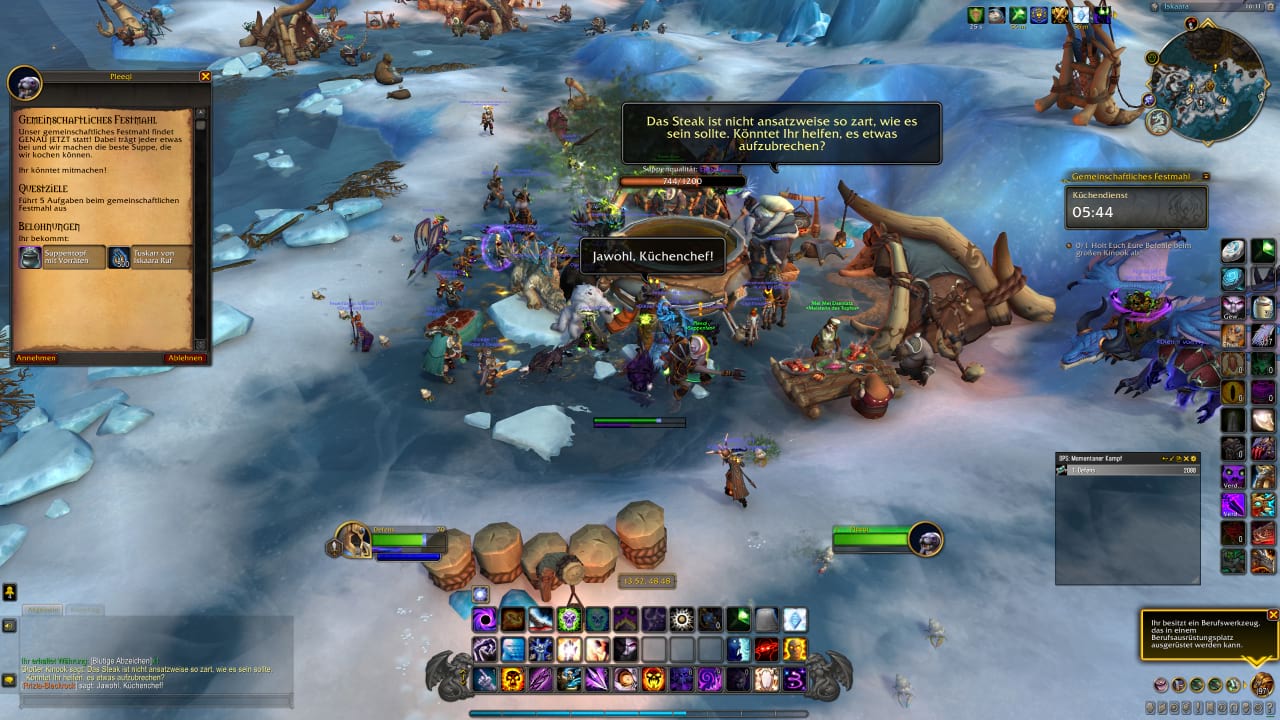Decline the quest with the Ablehnen button
1280x720 pixels.
[185, 358]
